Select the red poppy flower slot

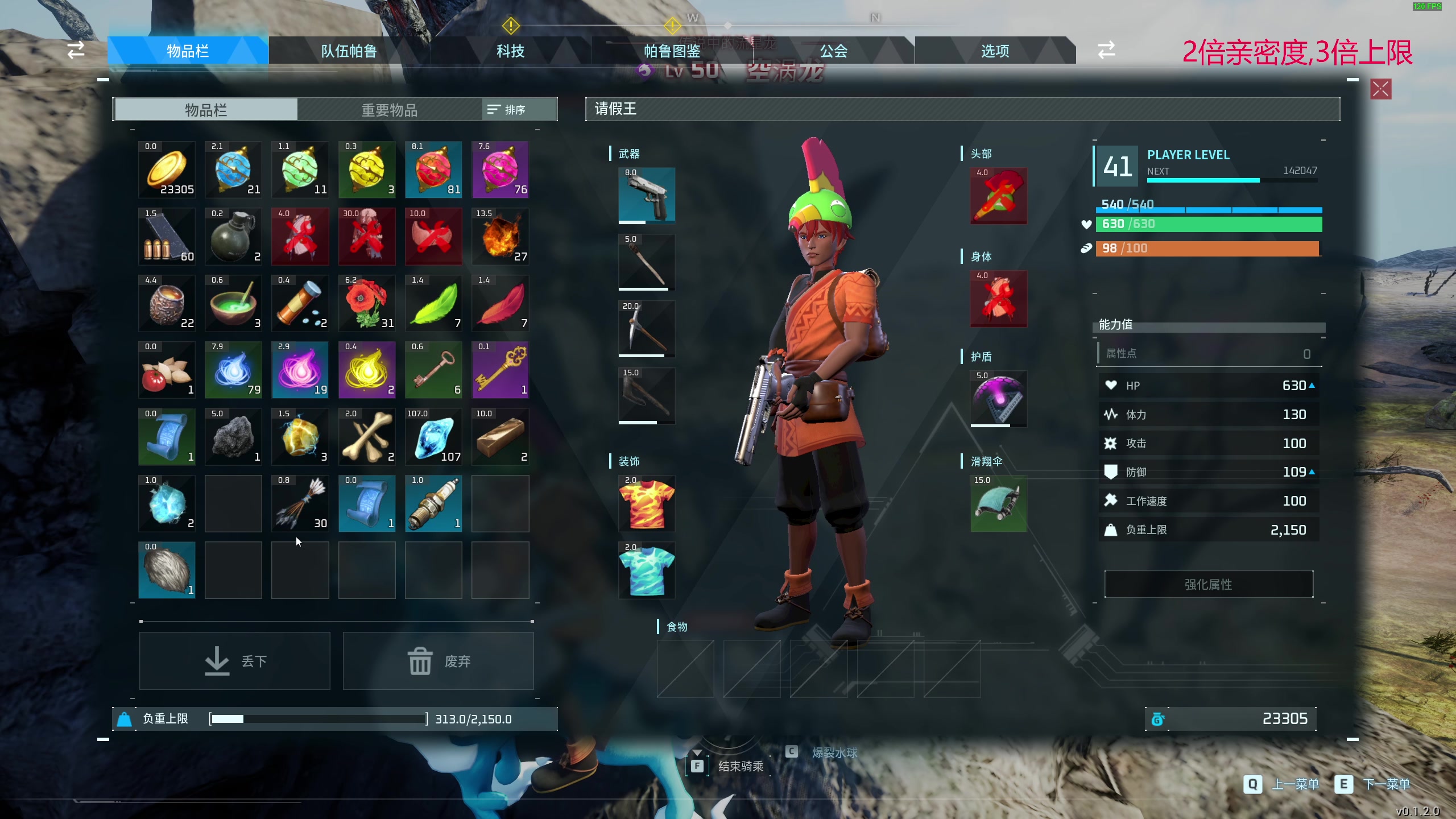(367, 303)
